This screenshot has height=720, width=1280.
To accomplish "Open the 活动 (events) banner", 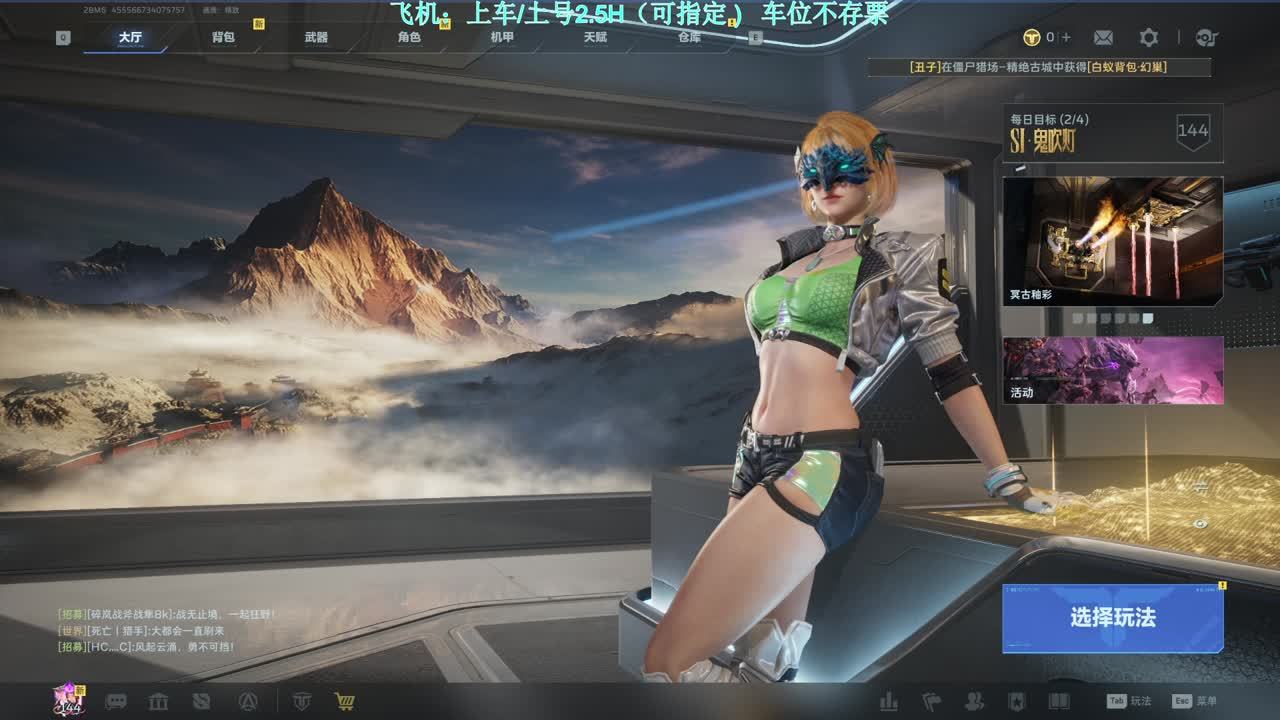I will pyautogui.click(x=1113, y=370).
